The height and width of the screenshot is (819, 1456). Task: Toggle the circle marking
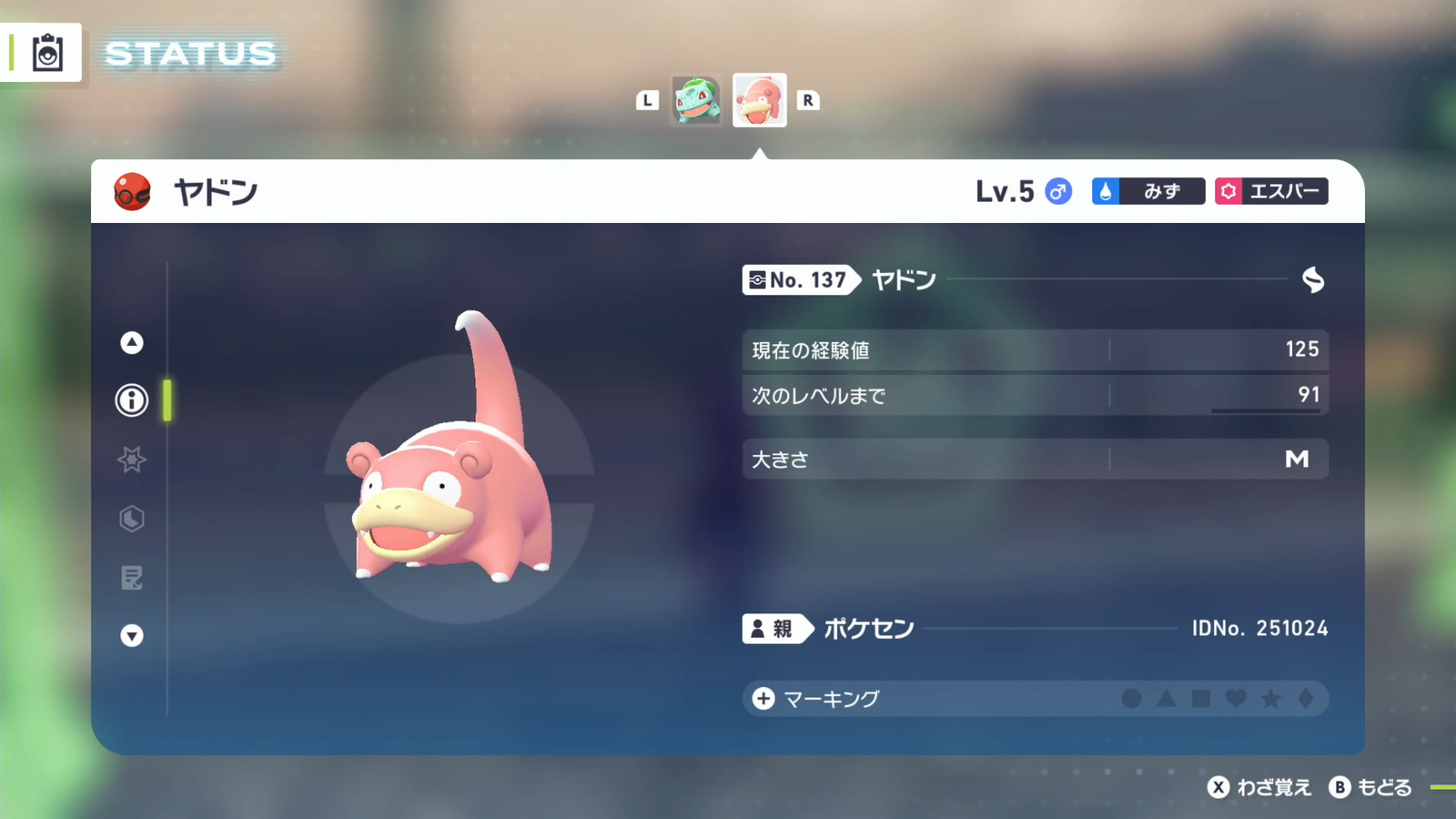pos(1131,698)
